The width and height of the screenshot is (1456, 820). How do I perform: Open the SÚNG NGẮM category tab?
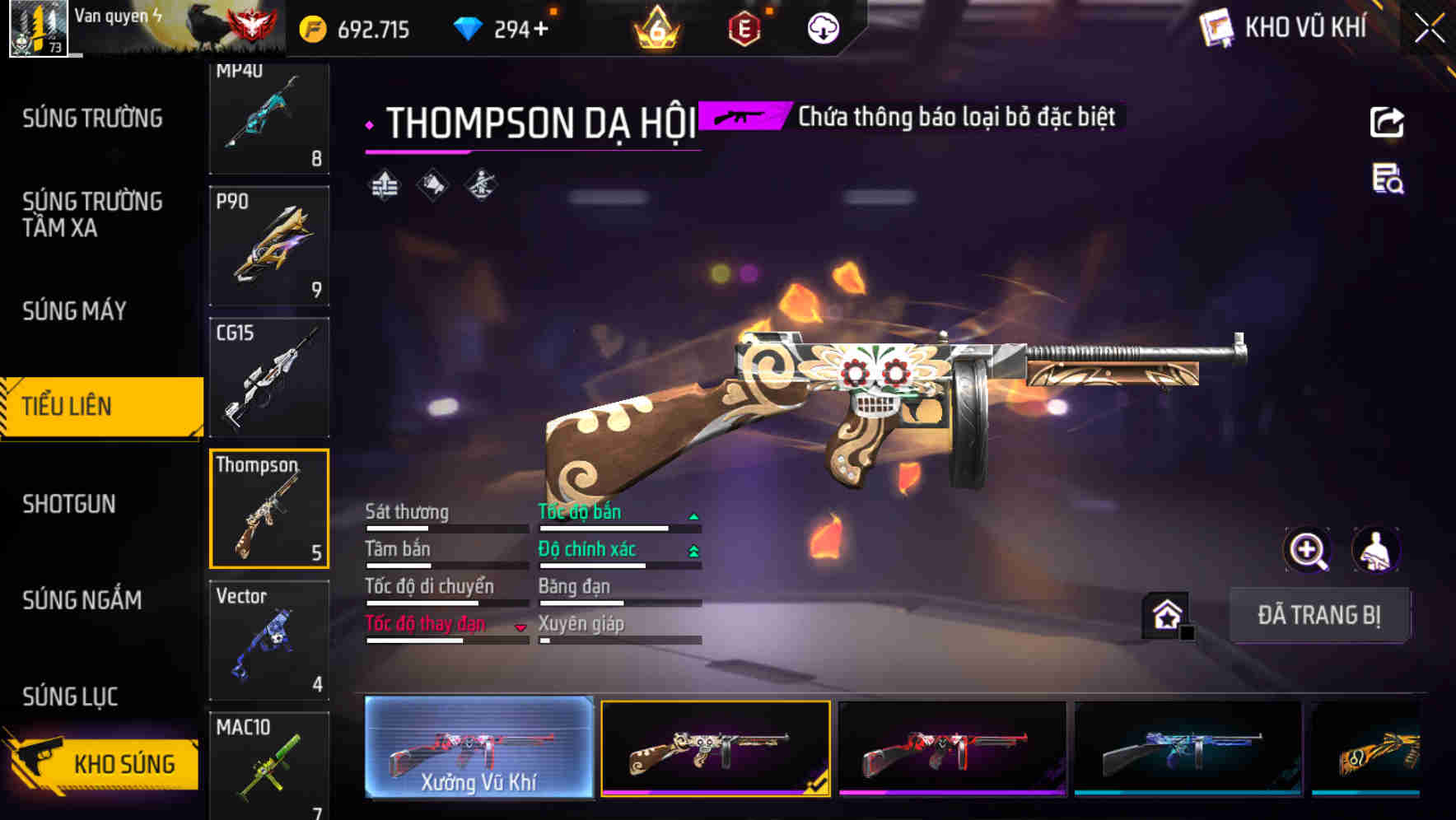coord(81,600)
